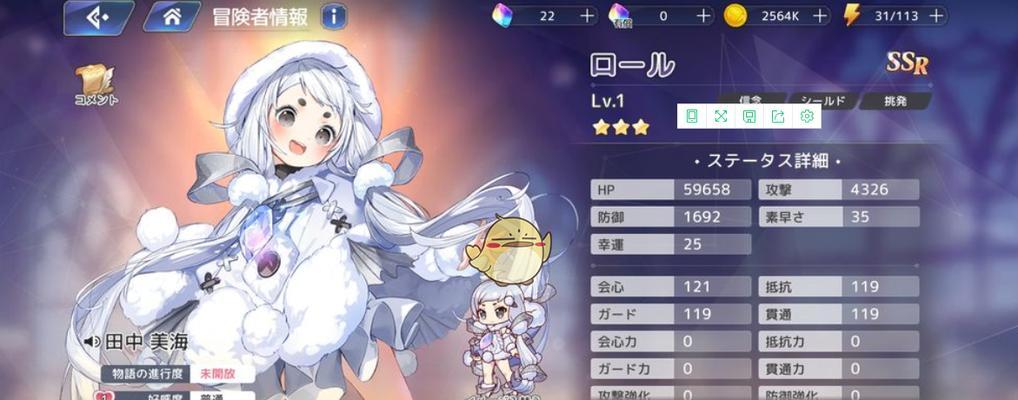The height and width of the screenshot is (400, 1018).
Task: Open the adventurer info help icon
Action: [334, 17]
